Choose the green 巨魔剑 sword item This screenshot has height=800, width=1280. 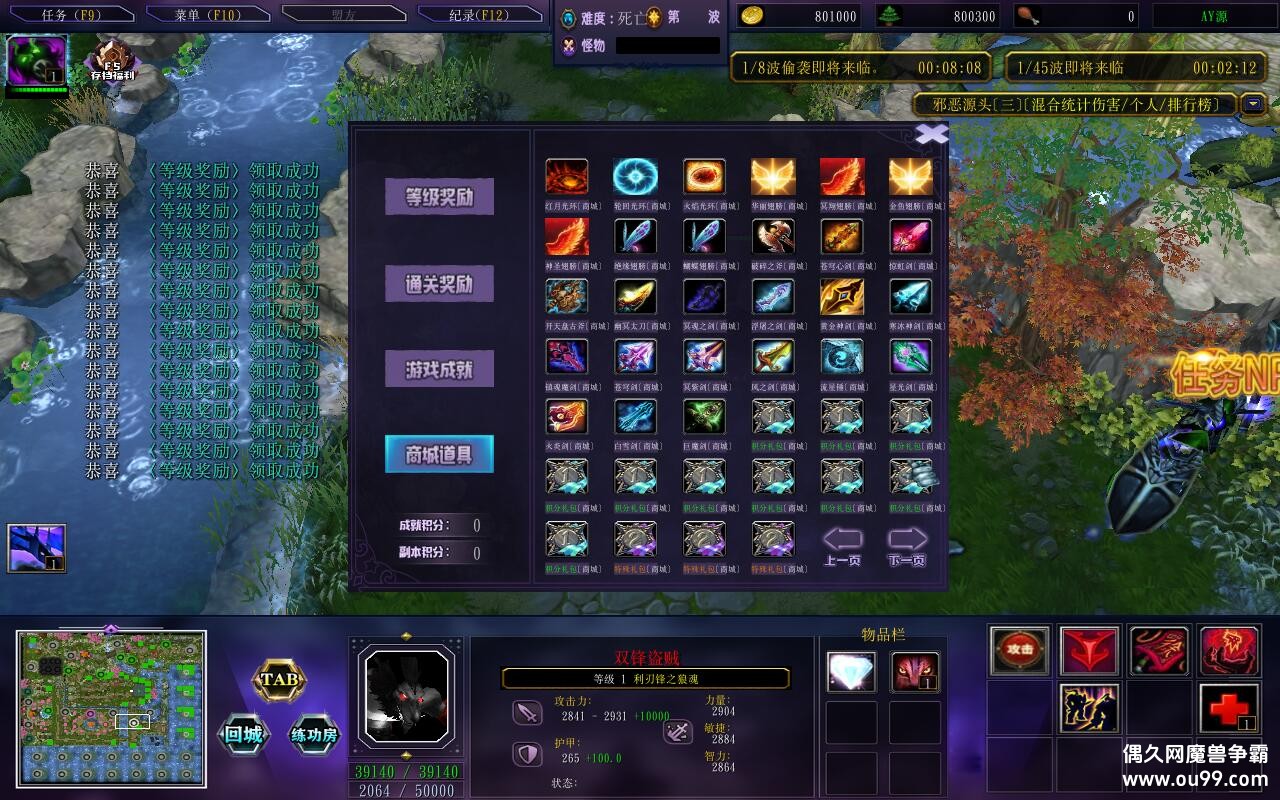click(x=704, y=417)
